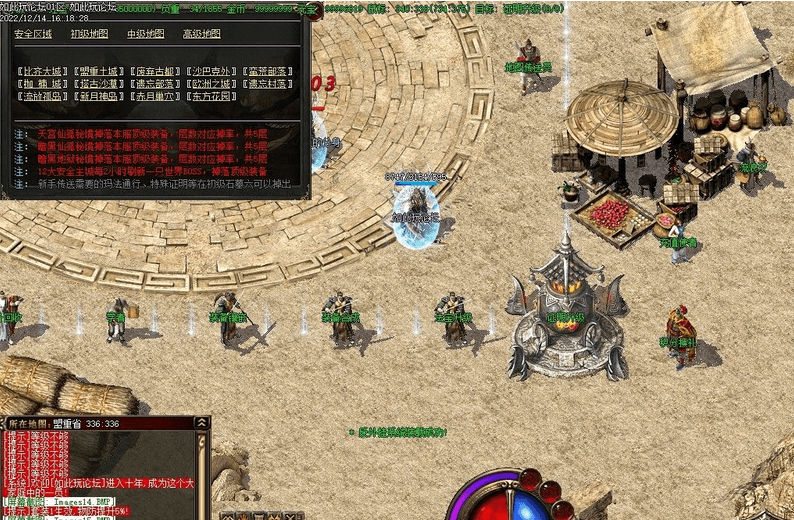Open the 初级地图 tab
The image size is (794, 520).
tap(90, 34)
